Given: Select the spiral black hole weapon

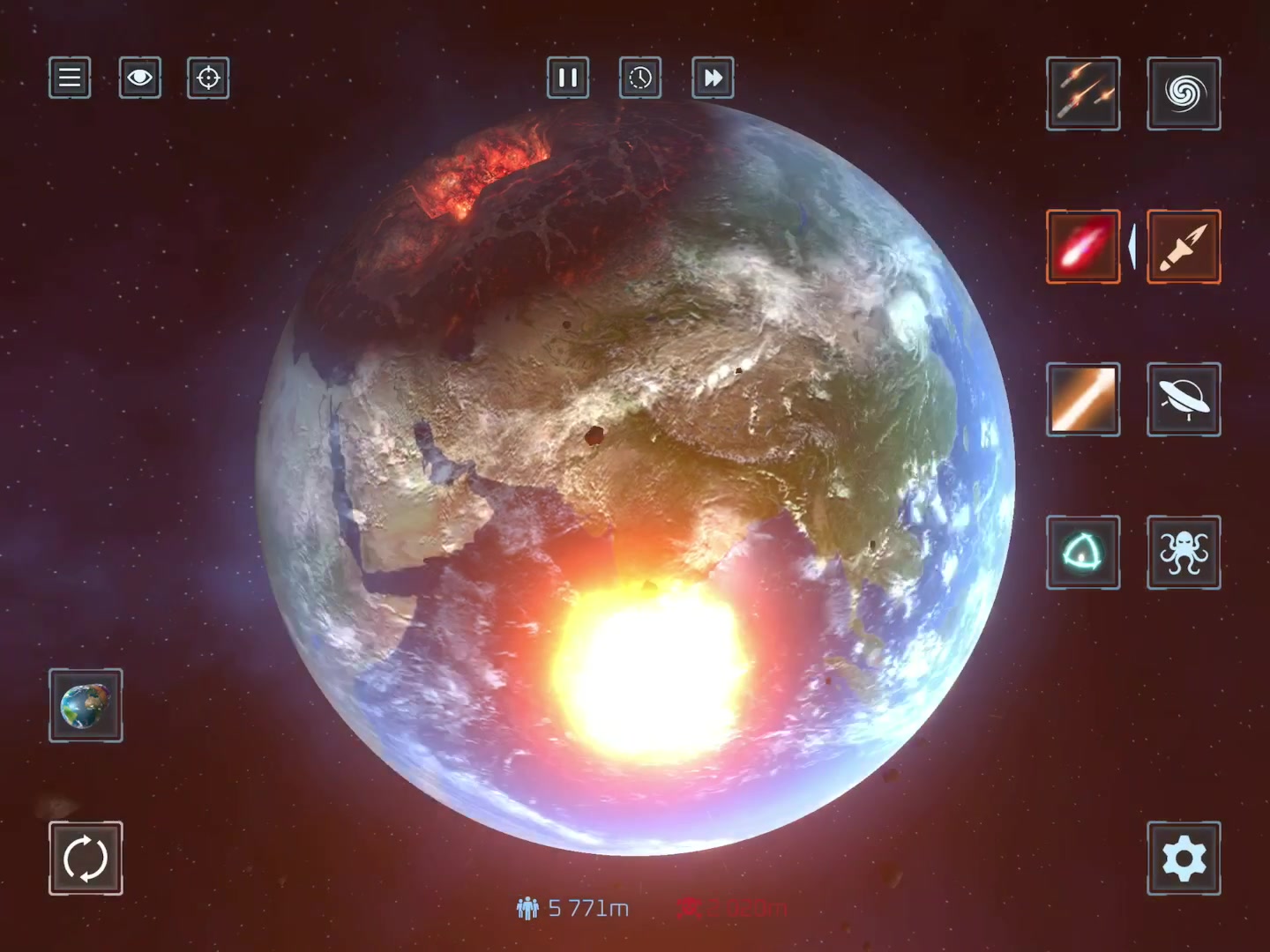Looking at the screenshot, I should coord(1184,93).
